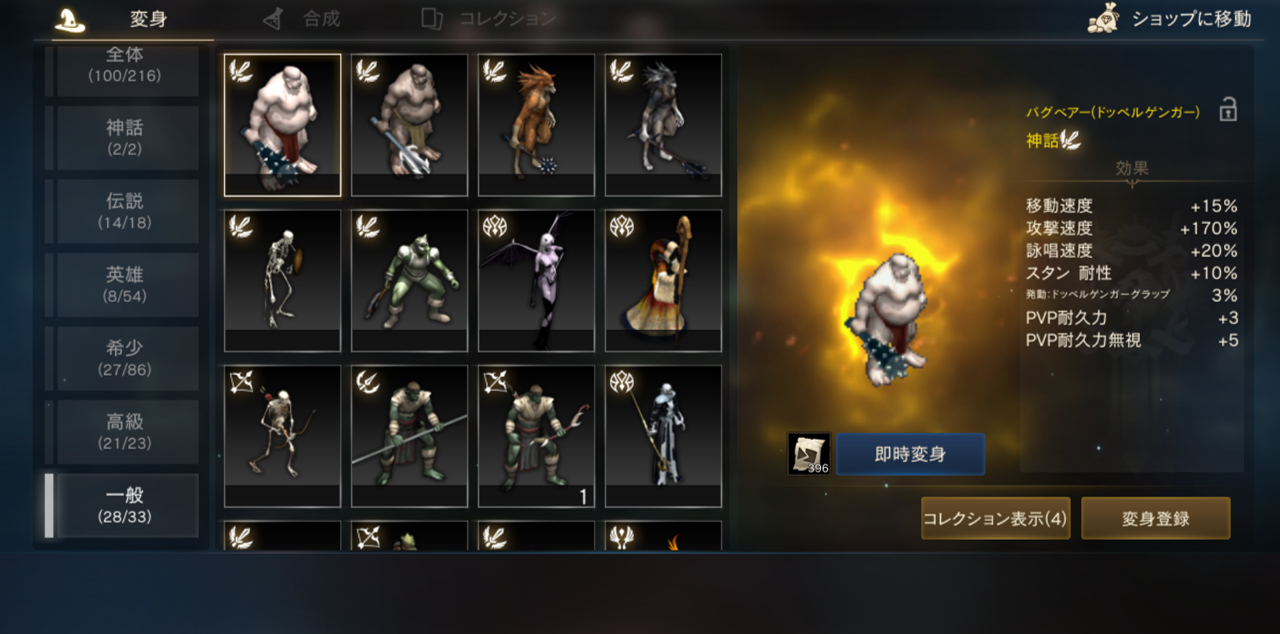Pick the purple winged succubus card
This screenshot has height=634, width=1280.
coord(536,281)
